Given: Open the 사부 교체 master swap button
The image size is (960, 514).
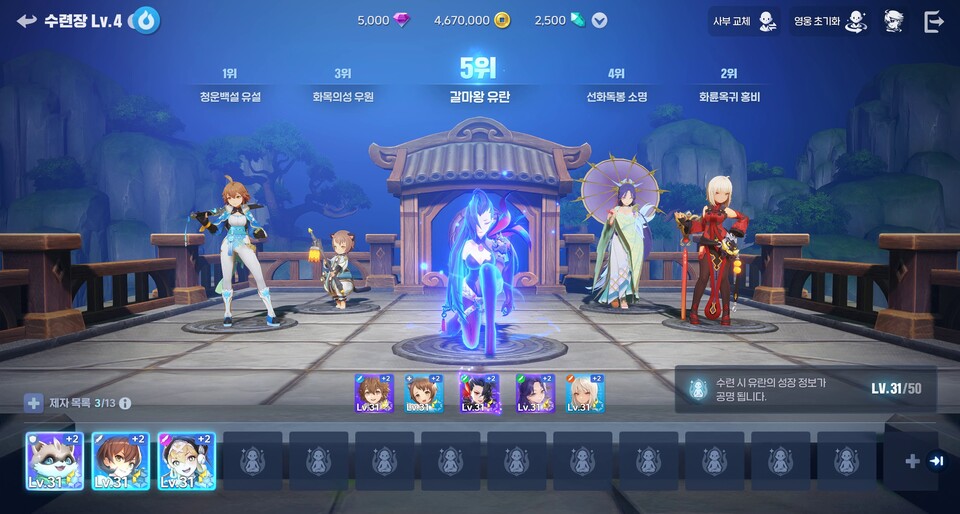Looking at the screenshot, I should pyautogui.click(x=744, y=21).
